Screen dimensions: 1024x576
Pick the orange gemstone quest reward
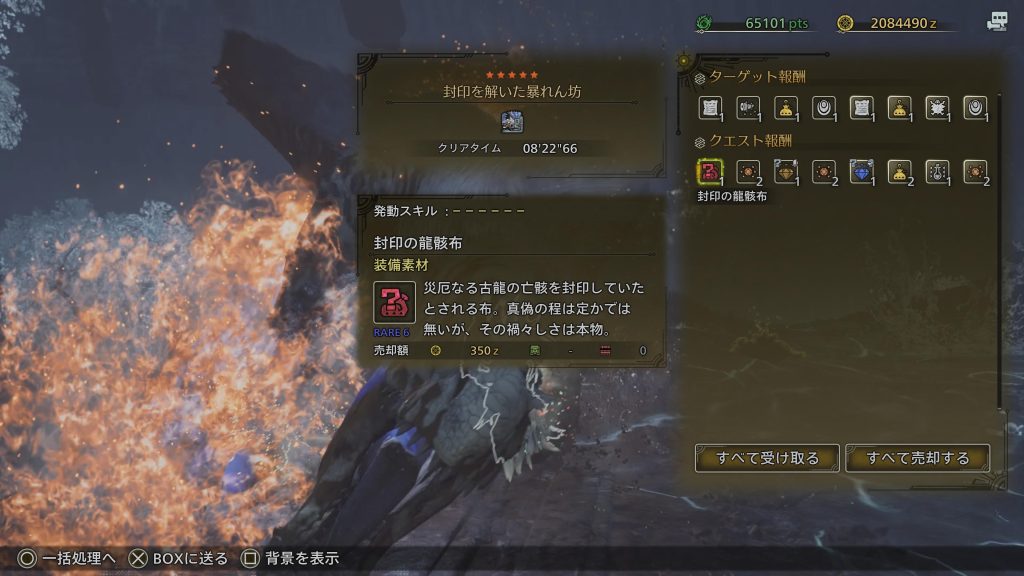[x=785, y=172]
